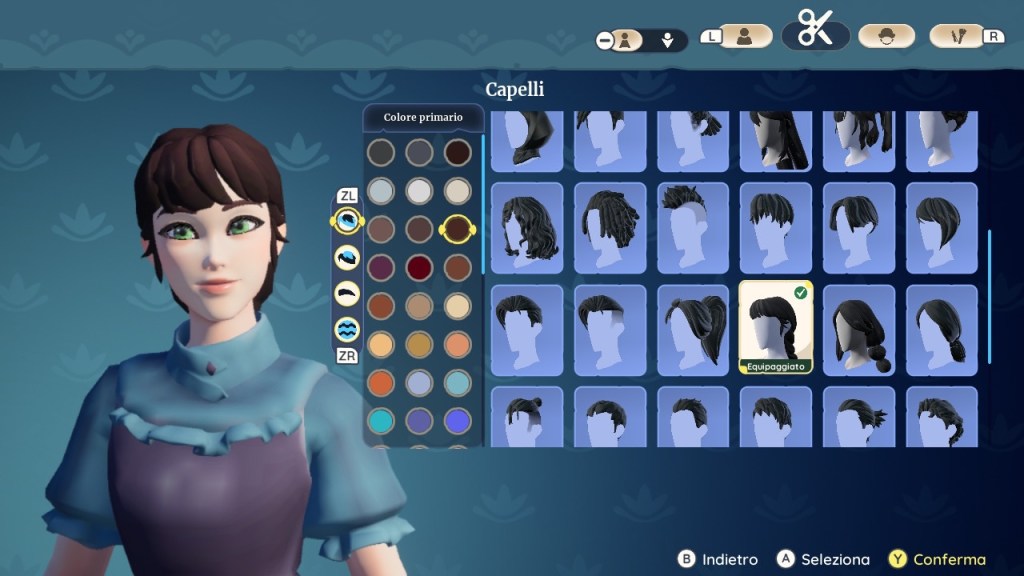The width and height of the screenshot is (1024, 576).
Task: Confirm the hairstyle with Conferma
Action: point(938,560)
